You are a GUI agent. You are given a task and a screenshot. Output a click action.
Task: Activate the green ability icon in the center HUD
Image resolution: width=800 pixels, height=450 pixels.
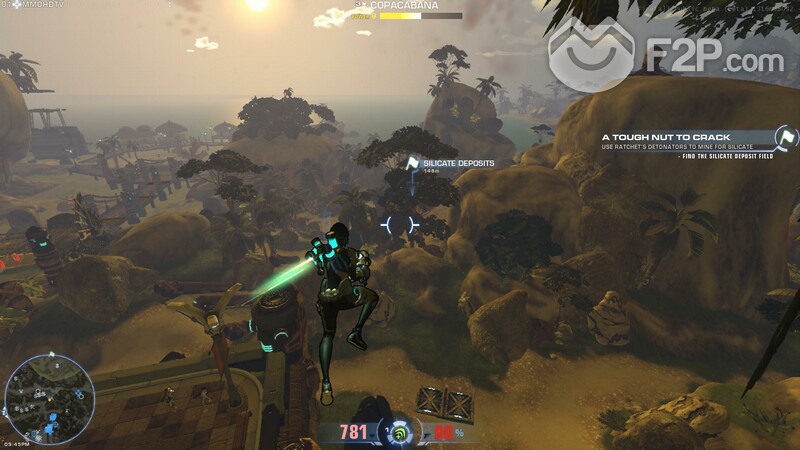coord(400,432)
